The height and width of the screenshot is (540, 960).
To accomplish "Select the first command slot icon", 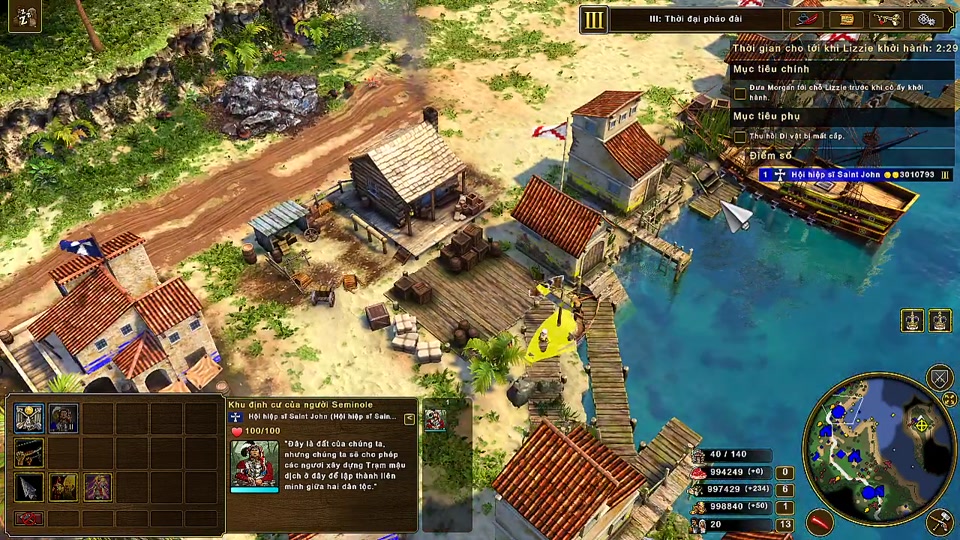I will (x=29, y=418).
